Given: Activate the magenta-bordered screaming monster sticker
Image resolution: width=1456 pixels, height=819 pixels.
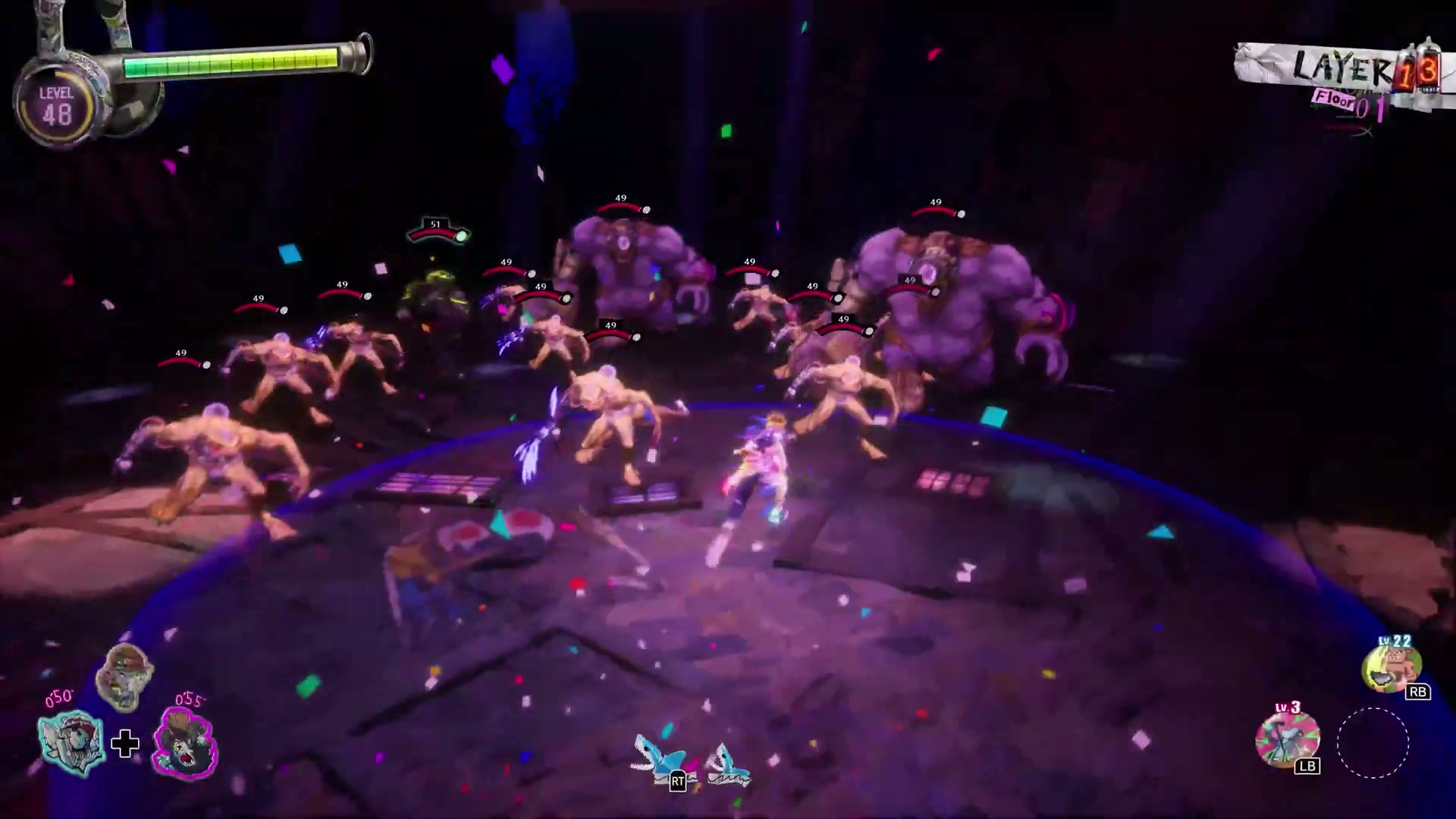Looking at the screenshot, I should (185, 745).
